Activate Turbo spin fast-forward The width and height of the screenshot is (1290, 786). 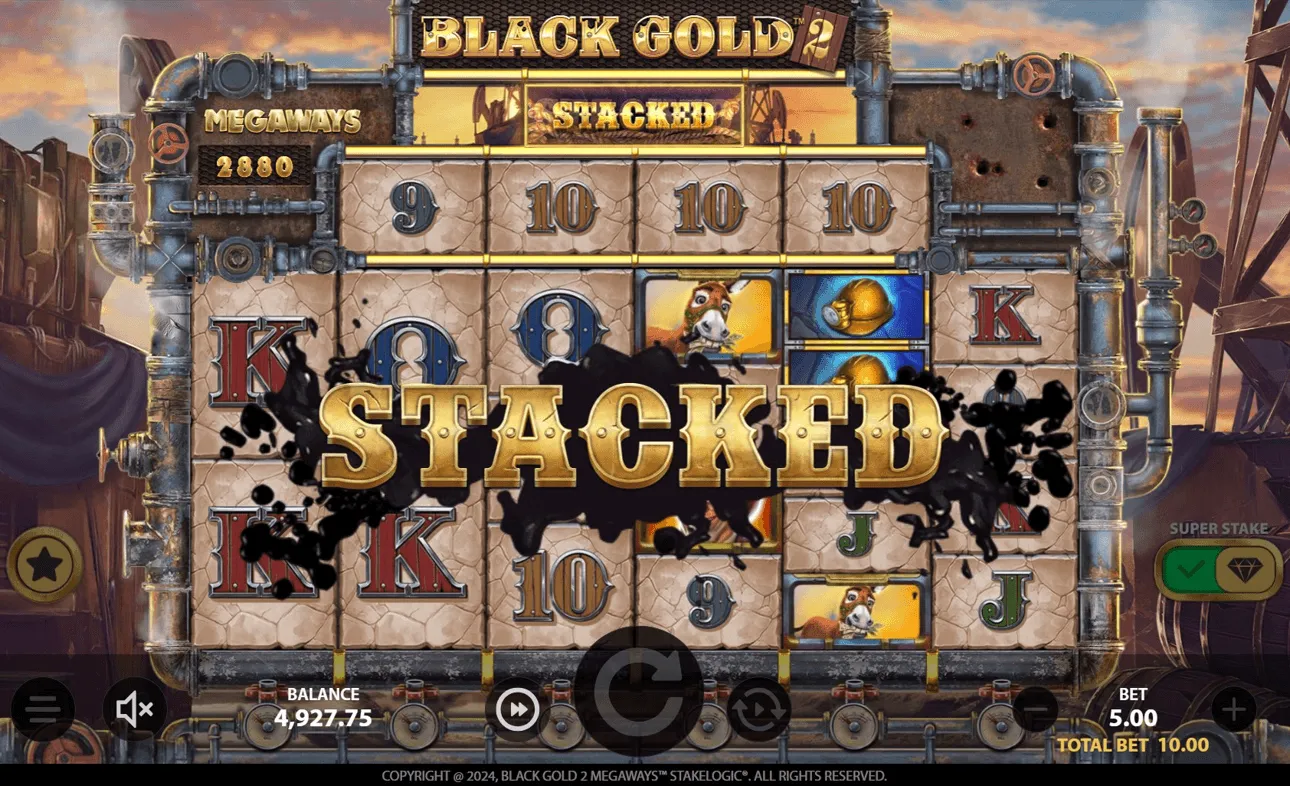[x=517, y=710]
